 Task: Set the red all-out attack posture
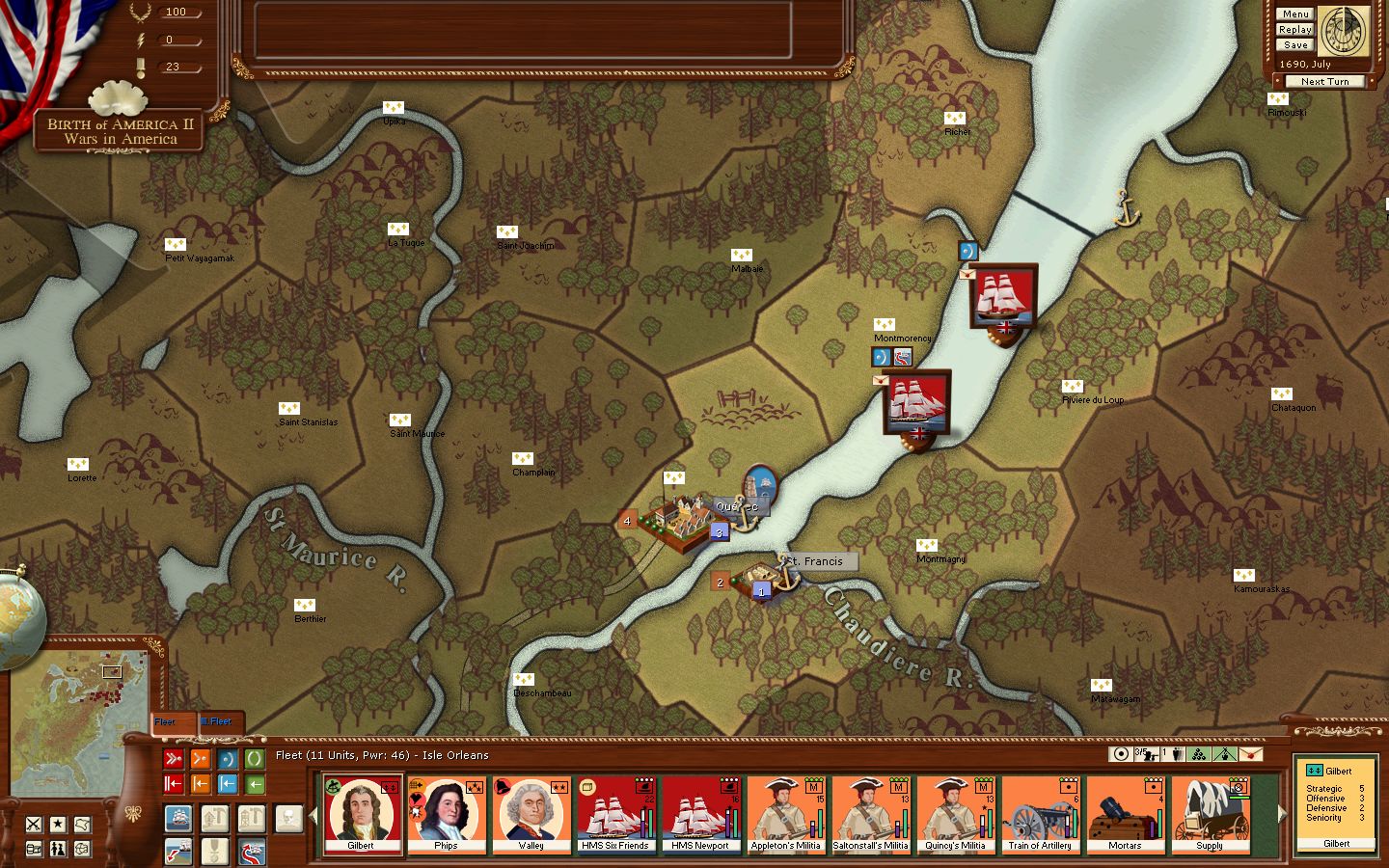coord(174,759)
